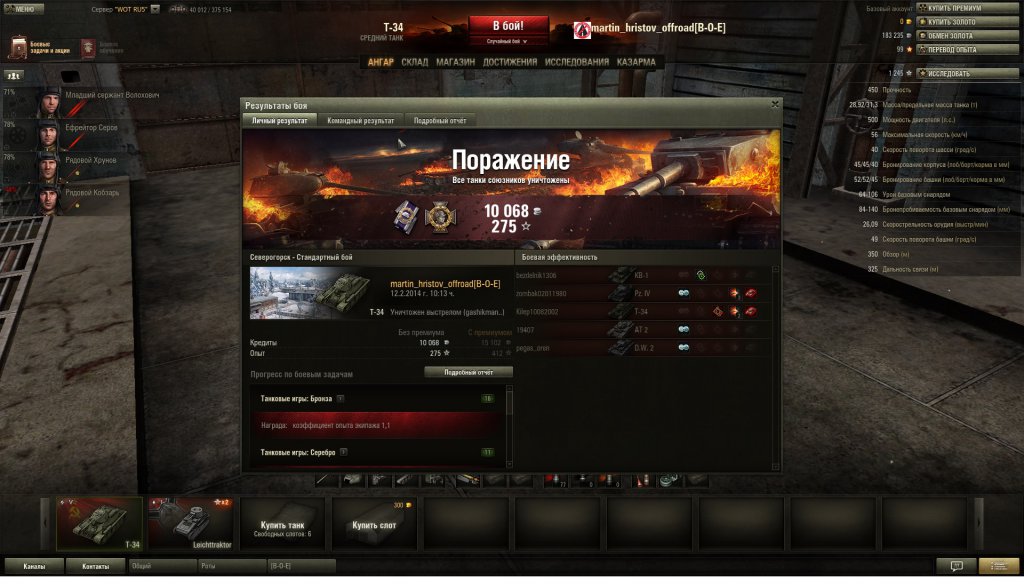Click the Подробный отчет button under credits
This screenshot has width=1024, height=587.
(x=468, y=372)
